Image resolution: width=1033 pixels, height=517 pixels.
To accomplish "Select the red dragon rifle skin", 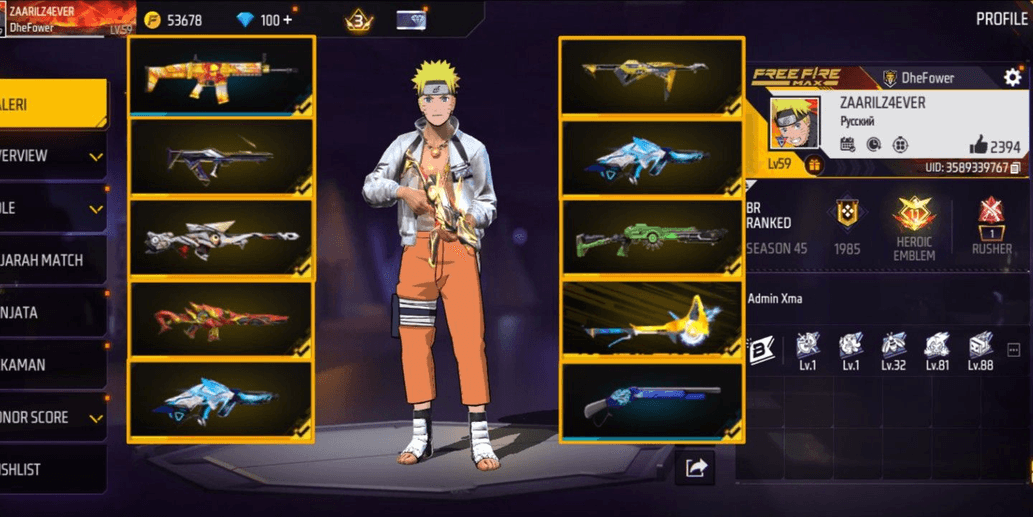I will coord(221,320).
